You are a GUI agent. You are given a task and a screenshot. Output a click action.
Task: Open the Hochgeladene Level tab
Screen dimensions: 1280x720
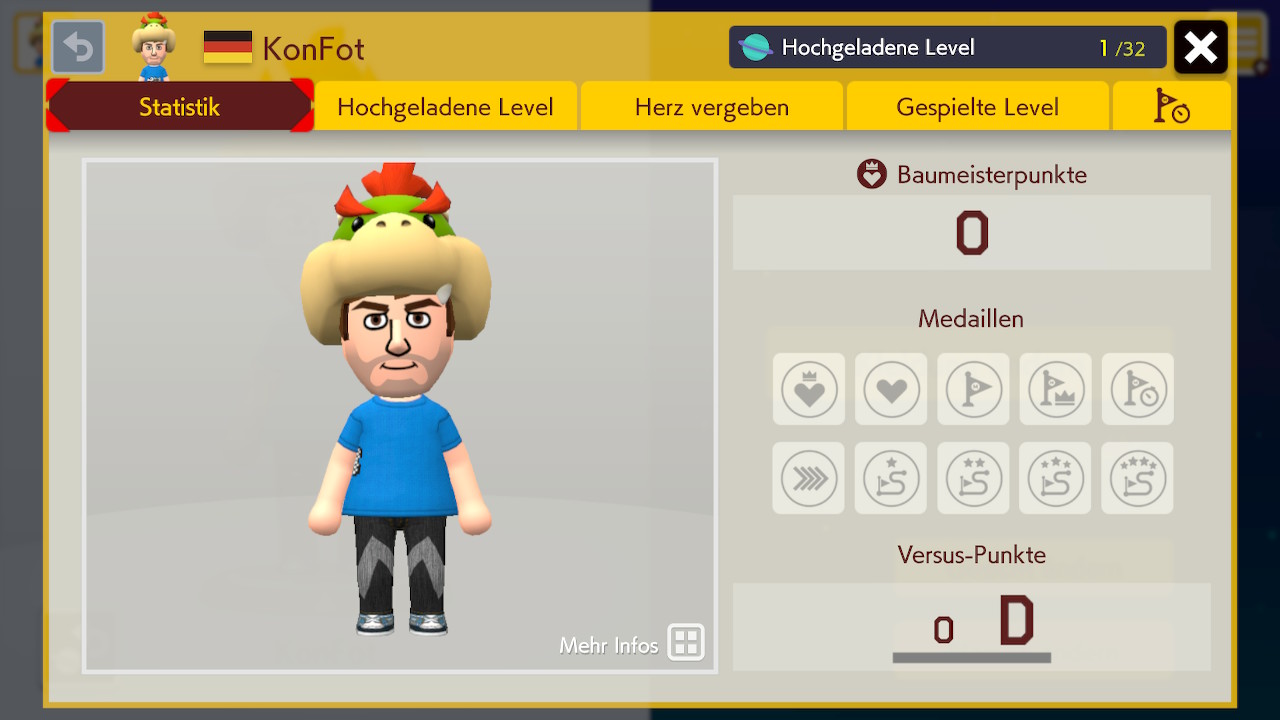coord(445,107)
